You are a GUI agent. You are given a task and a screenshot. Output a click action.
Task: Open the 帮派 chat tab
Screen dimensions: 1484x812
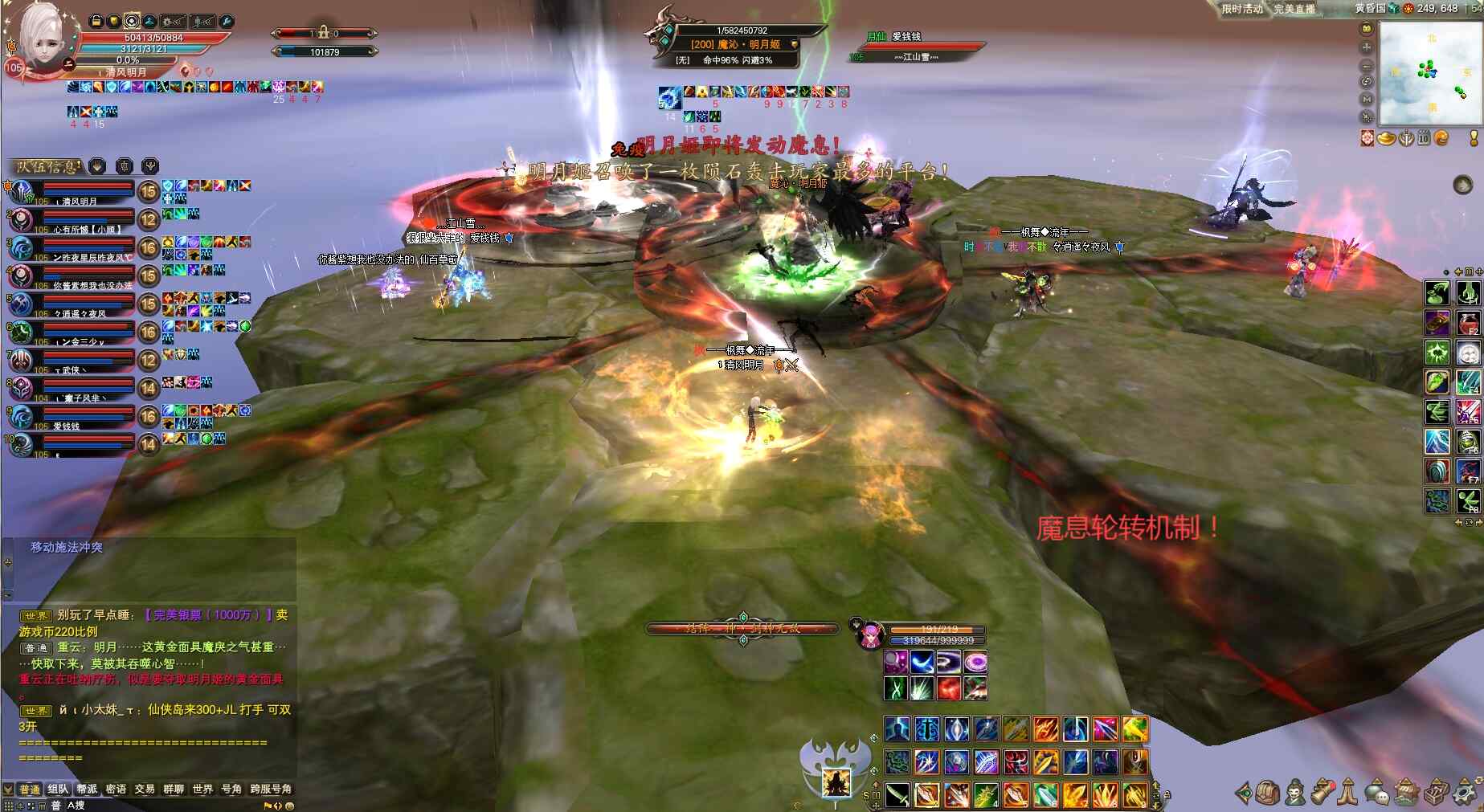pyautogui.click(x=87, y=789)
